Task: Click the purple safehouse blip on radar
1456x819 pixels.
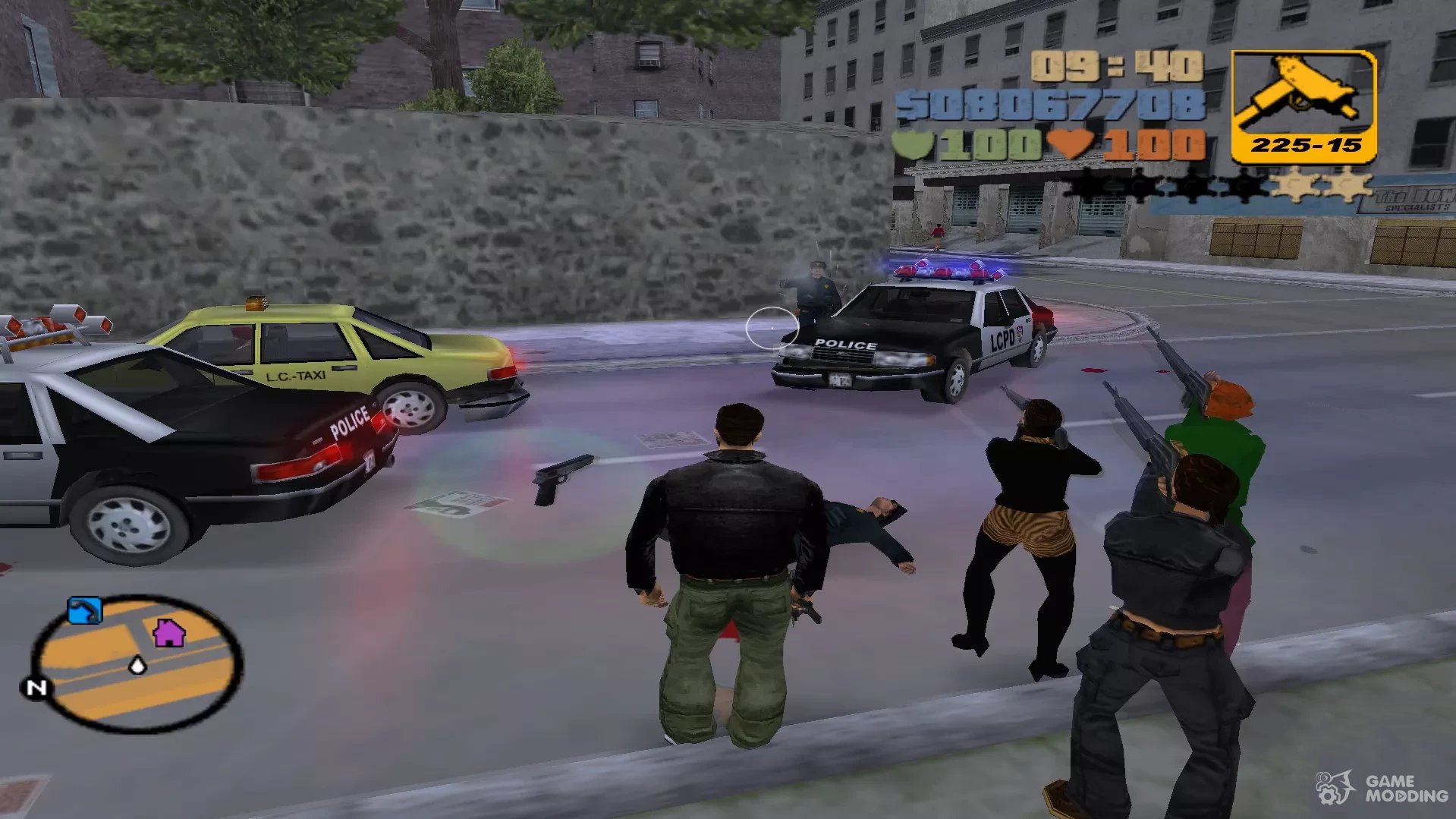Action: tap(168, 632)
